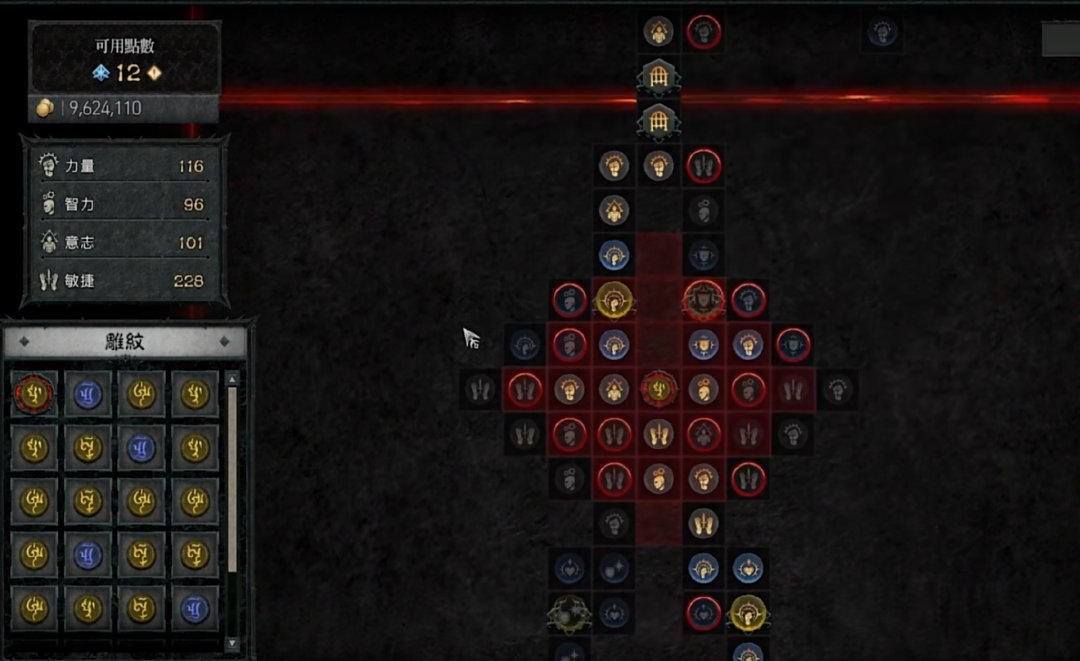Click the glyph list's scroll-up arrow

pos(233,380)
